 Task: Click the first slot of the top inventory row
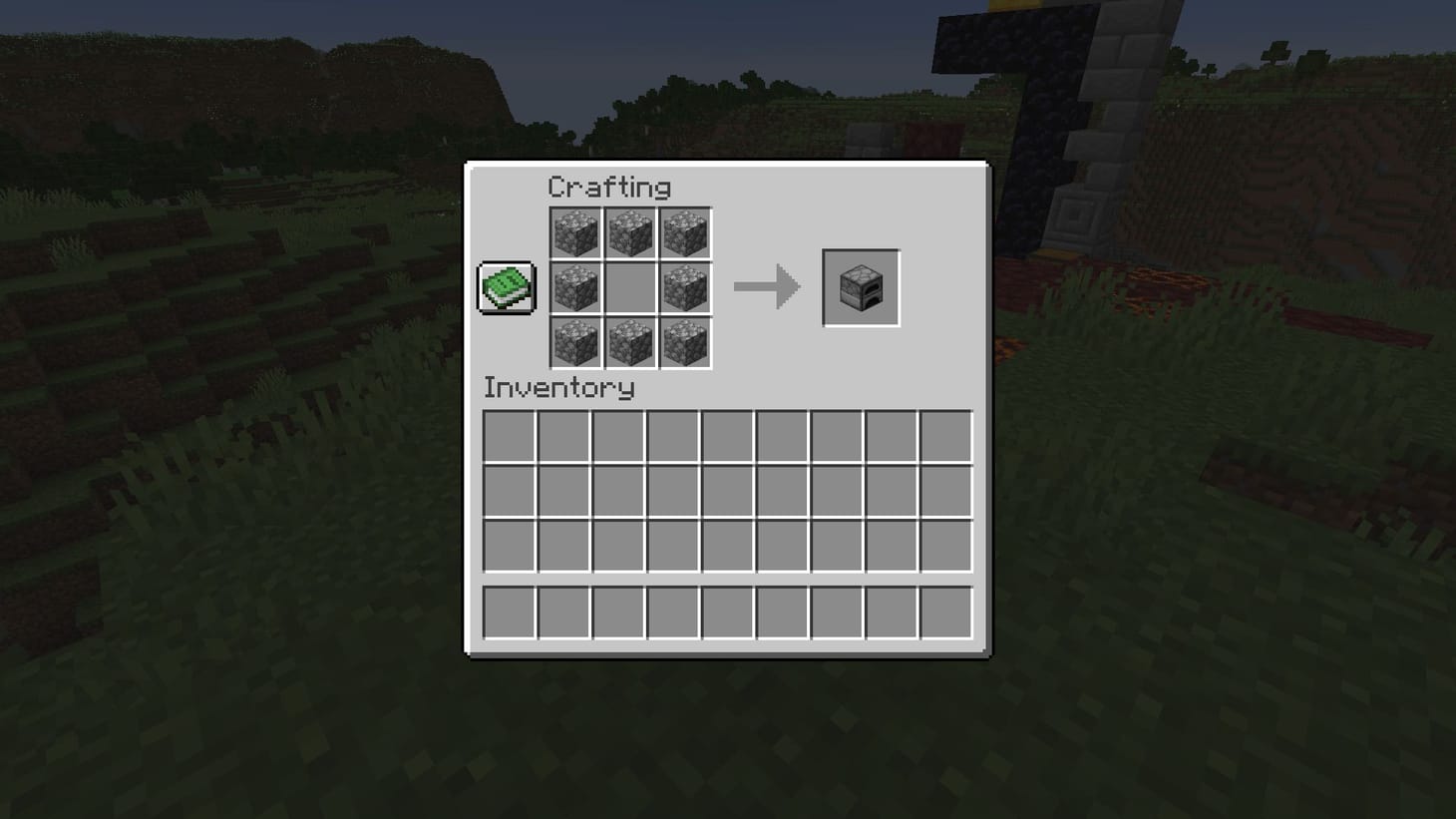(509, 438)
